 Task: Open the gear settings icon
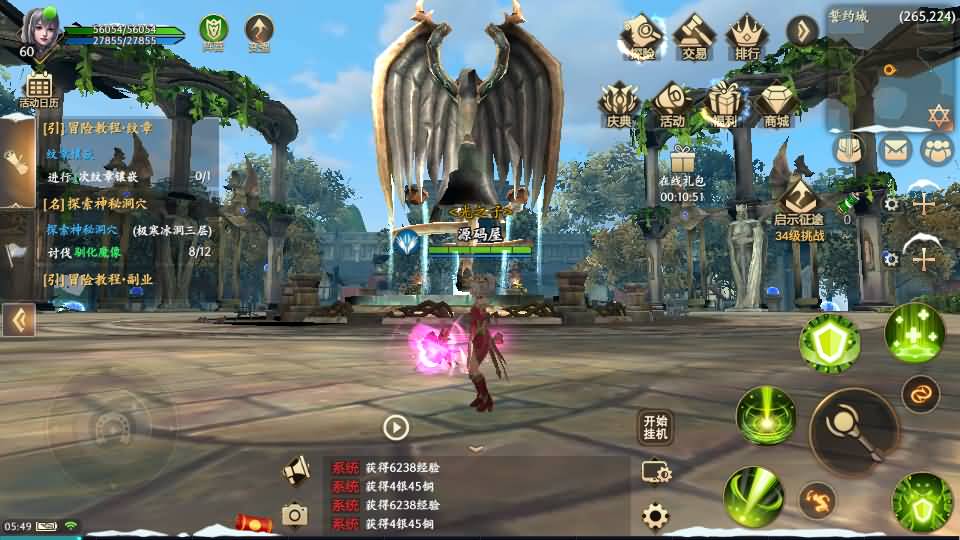655,516
